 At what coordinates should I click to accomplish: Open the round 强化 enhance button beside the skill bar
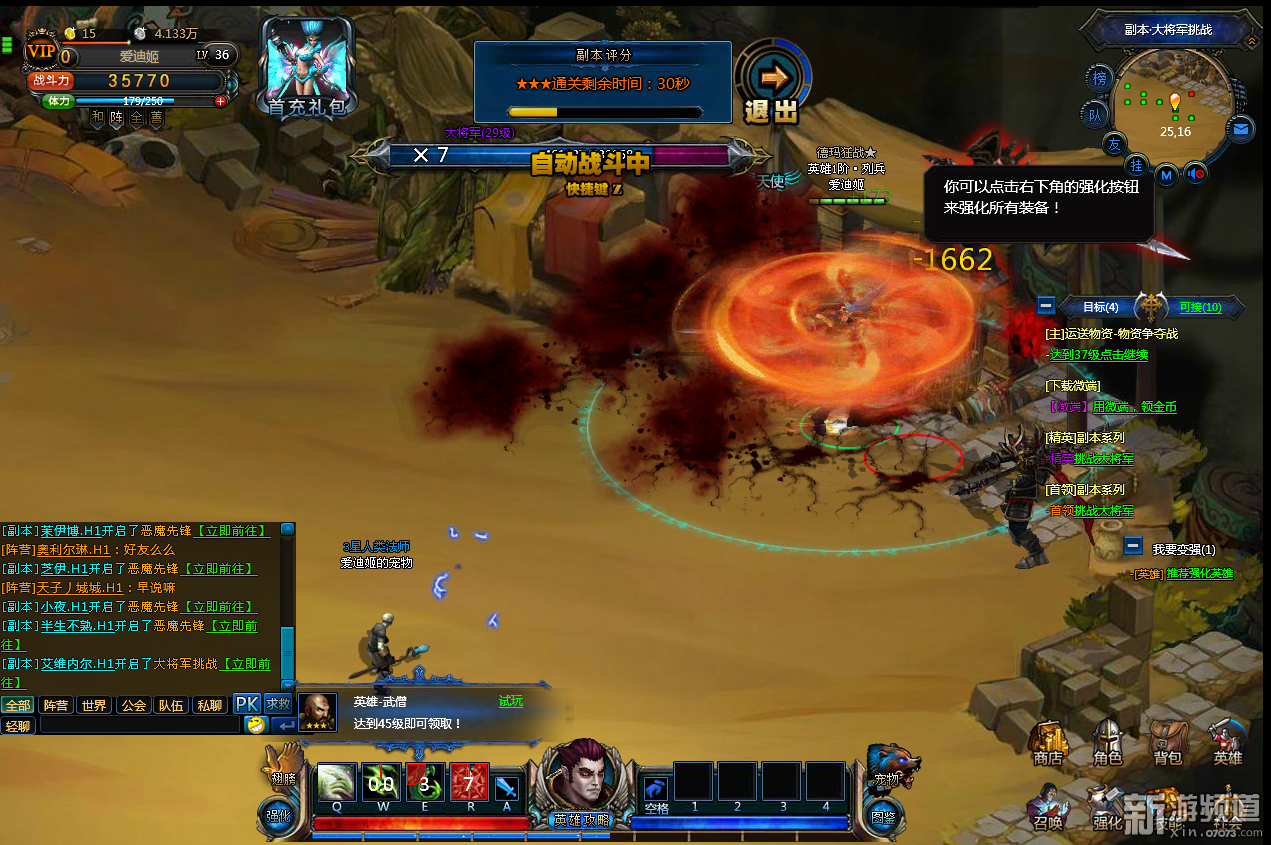click(x=277, y=814)
